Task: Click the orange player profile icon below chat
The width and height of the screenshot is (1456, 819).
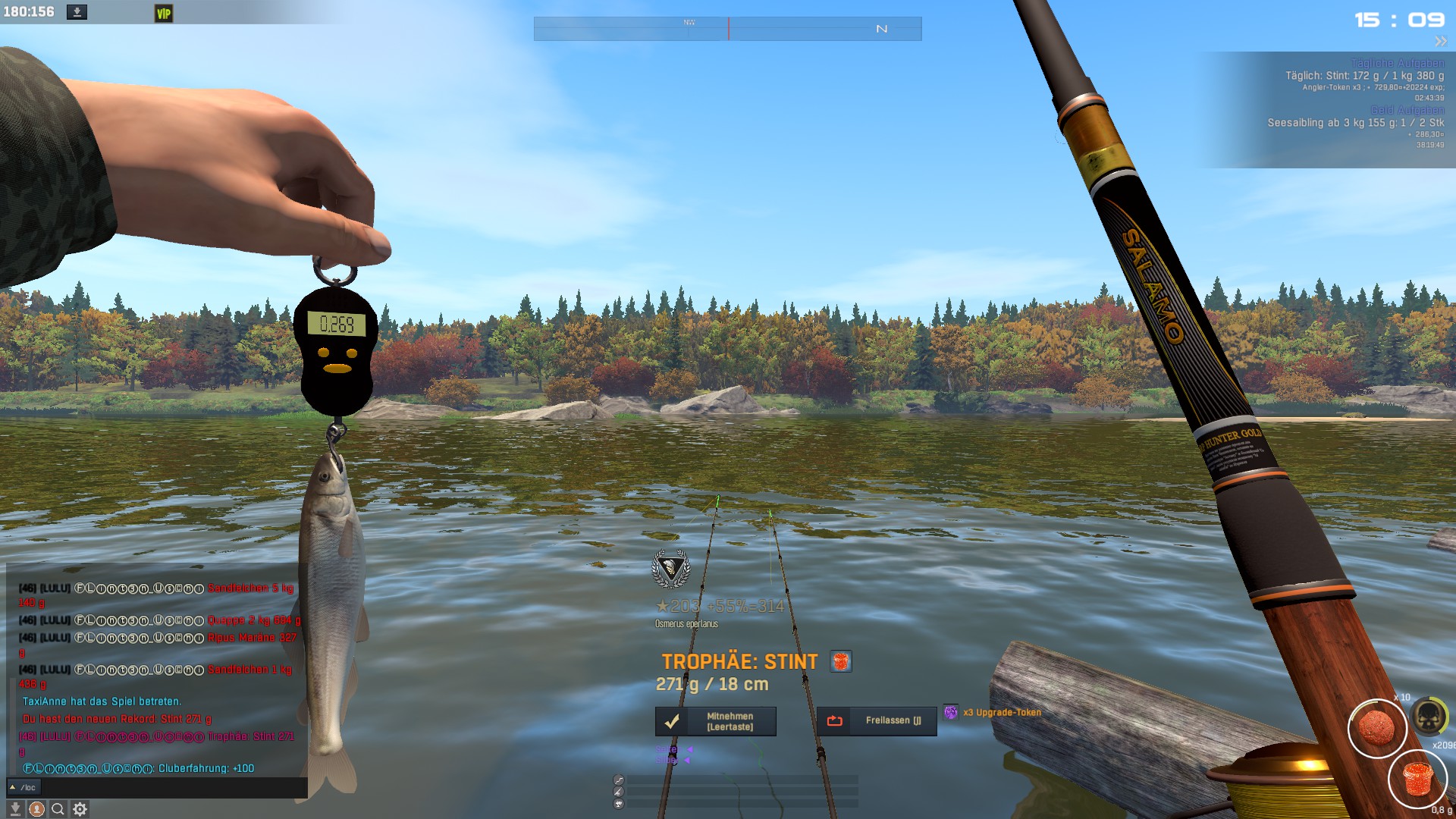Action: pos(36,809)
